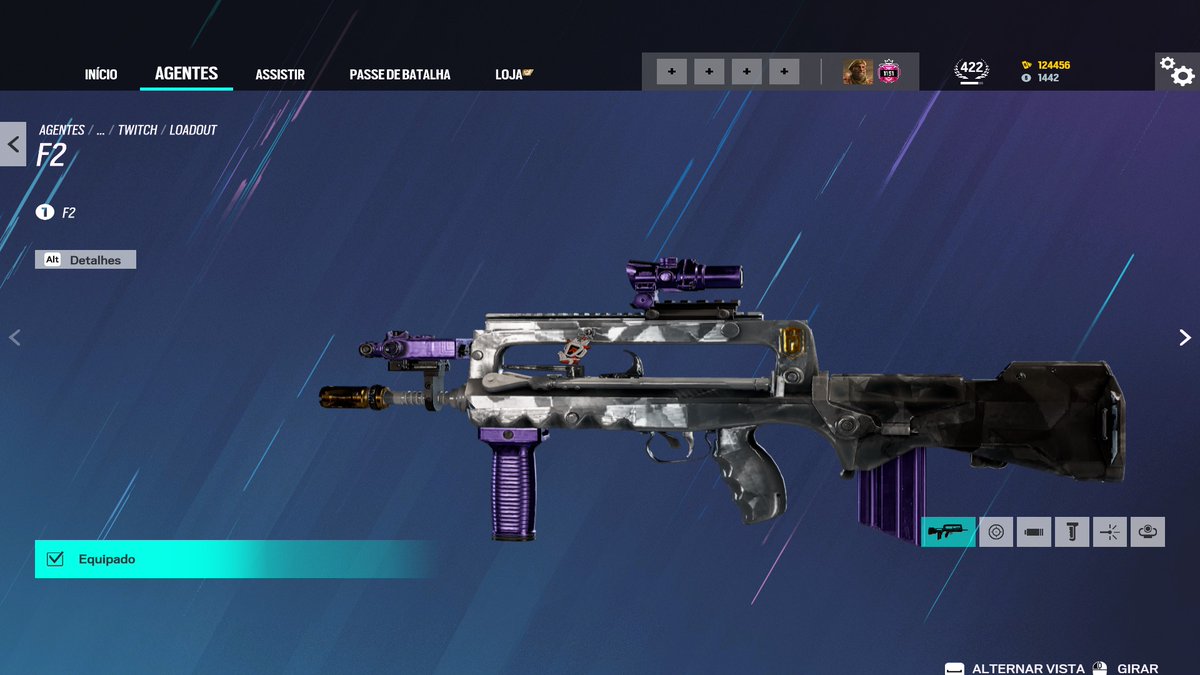Go to previous weapon with left arrow
Viewport: 1200px width, 675px height.
(x=14, y=338)
